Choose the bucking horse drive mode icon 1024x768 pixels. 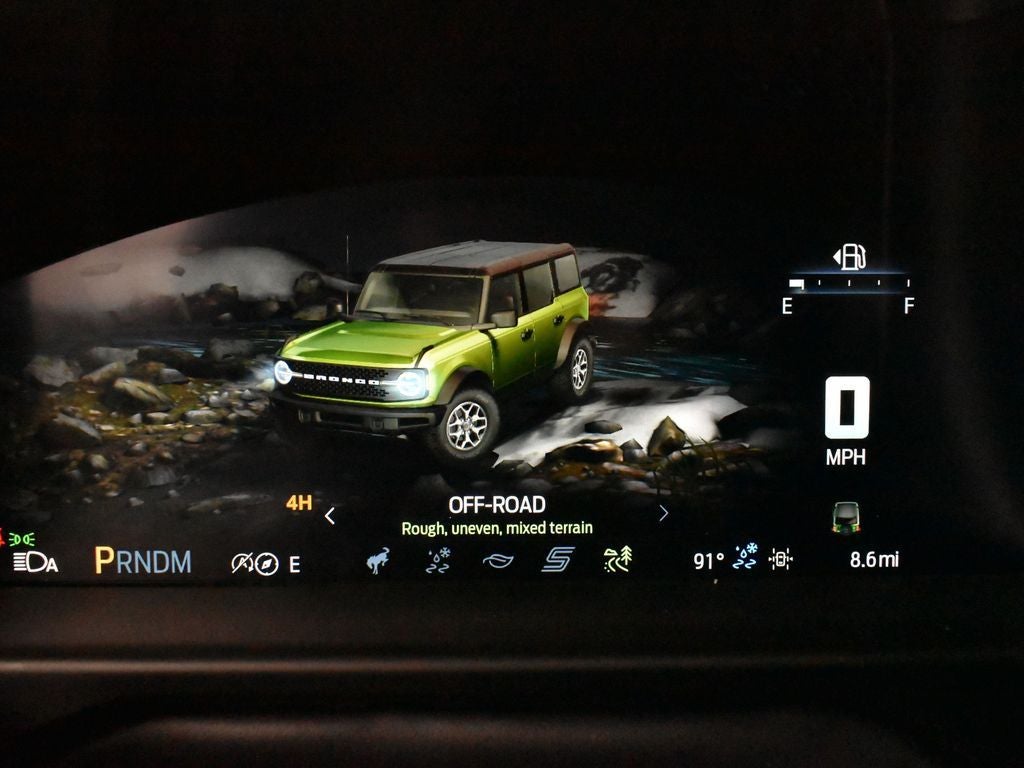(378, 561)
